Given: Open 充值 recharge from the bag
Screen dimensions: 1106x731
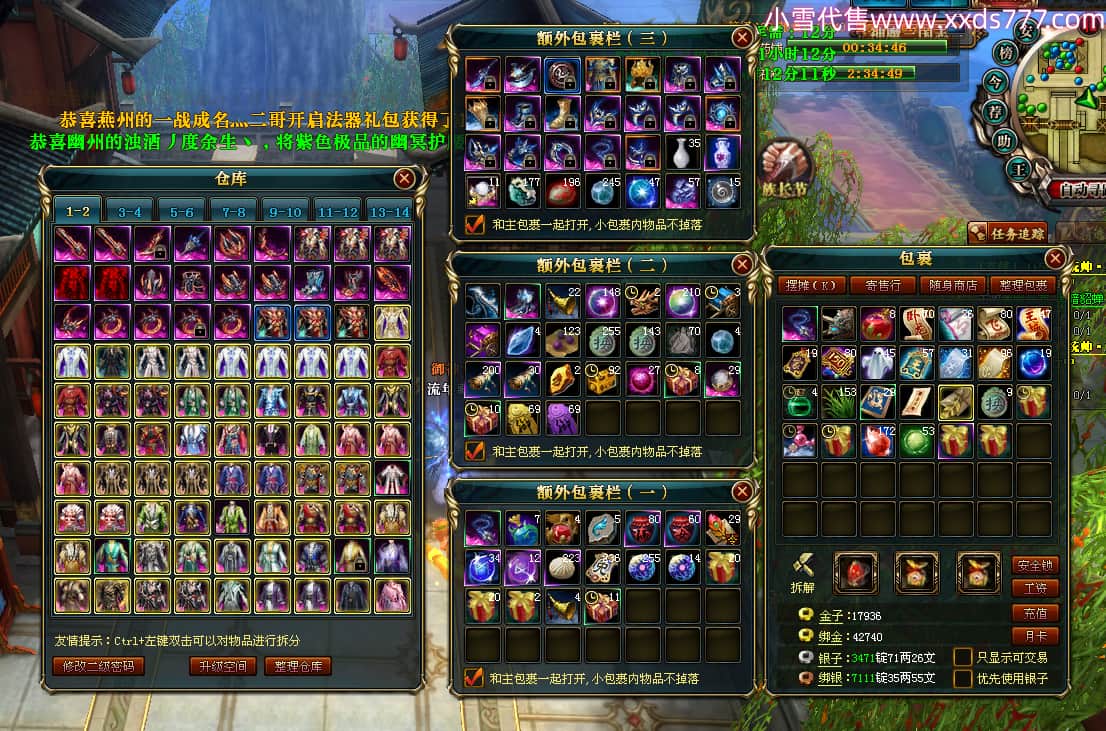Looking at the screenshot, I should click(x=1035, y=613).
